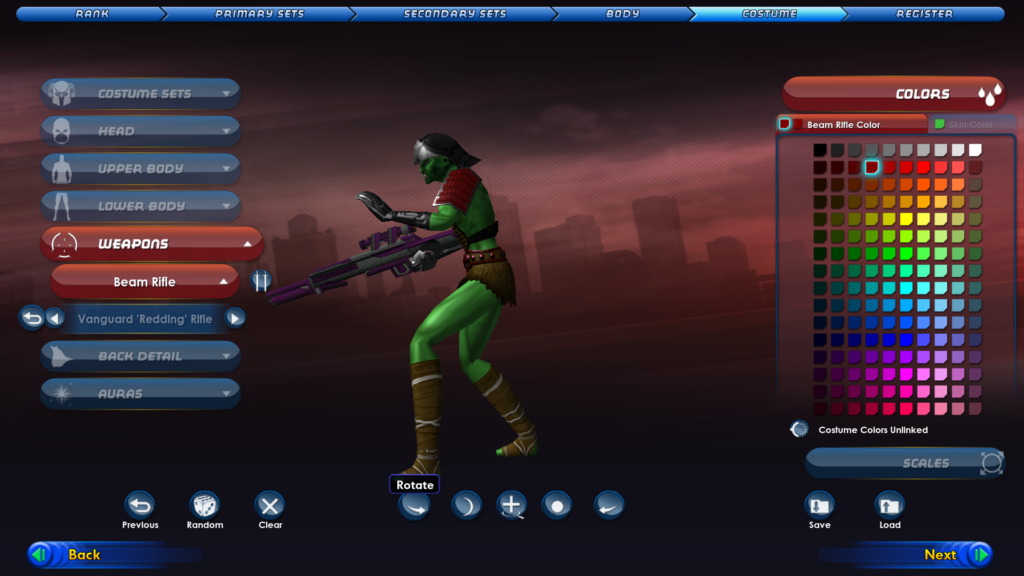Select the Register tab
The image size is (1024, 576).
click(924, 14)
